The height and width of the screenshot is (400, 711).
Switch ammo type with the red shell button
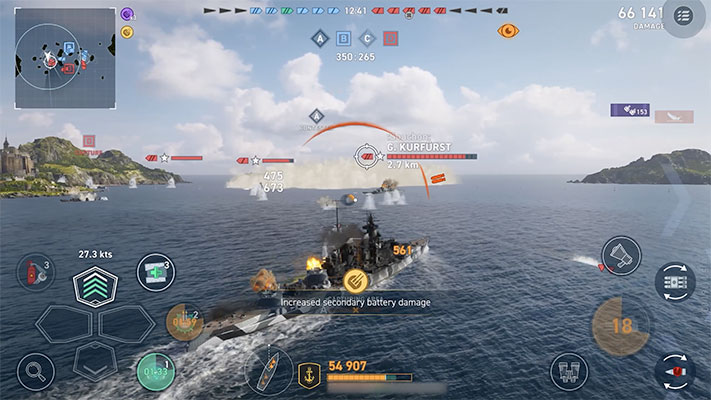click(x=675, y=372)
